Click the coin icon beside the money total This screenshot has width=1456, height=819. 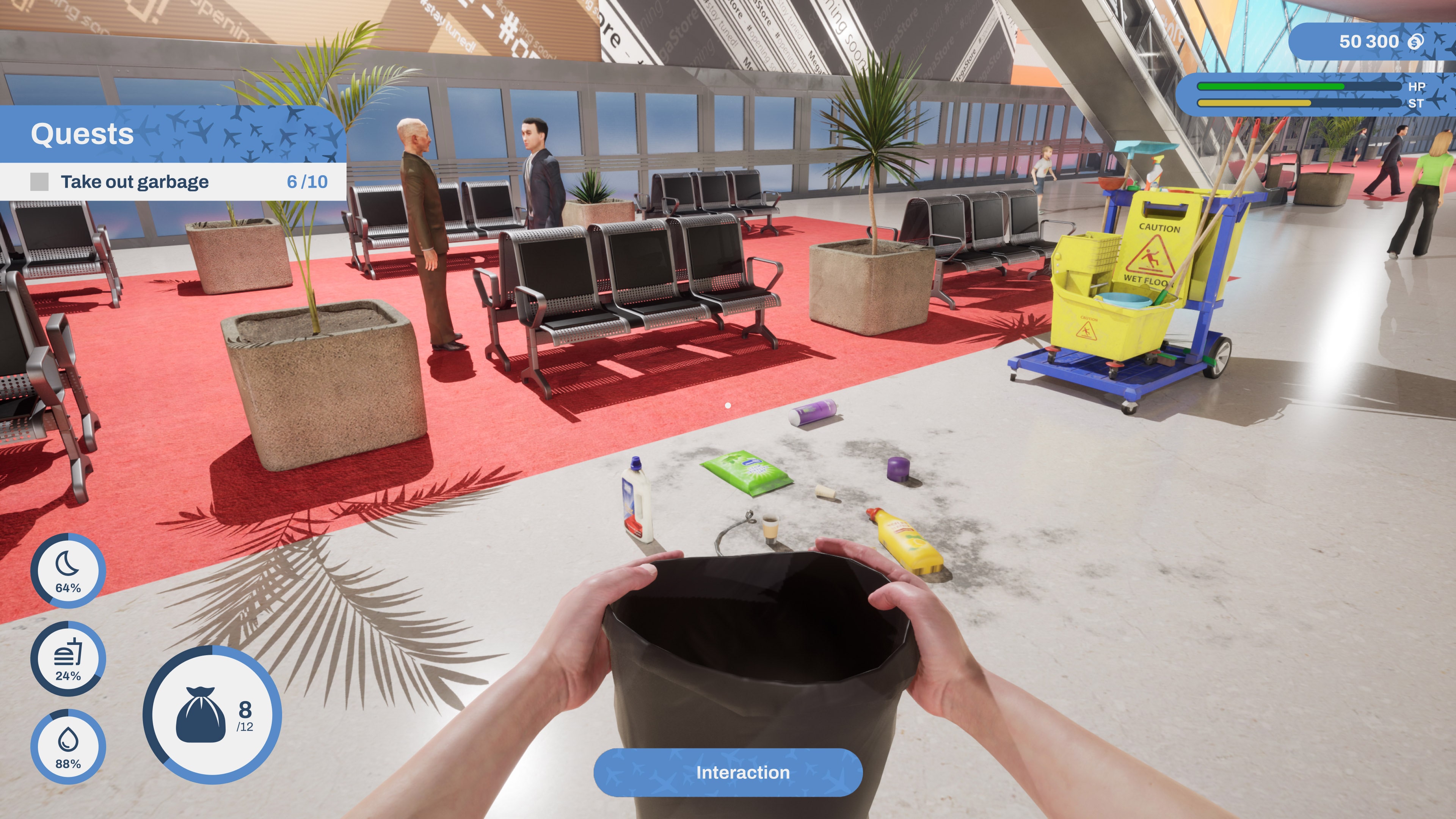point(1418,41)
